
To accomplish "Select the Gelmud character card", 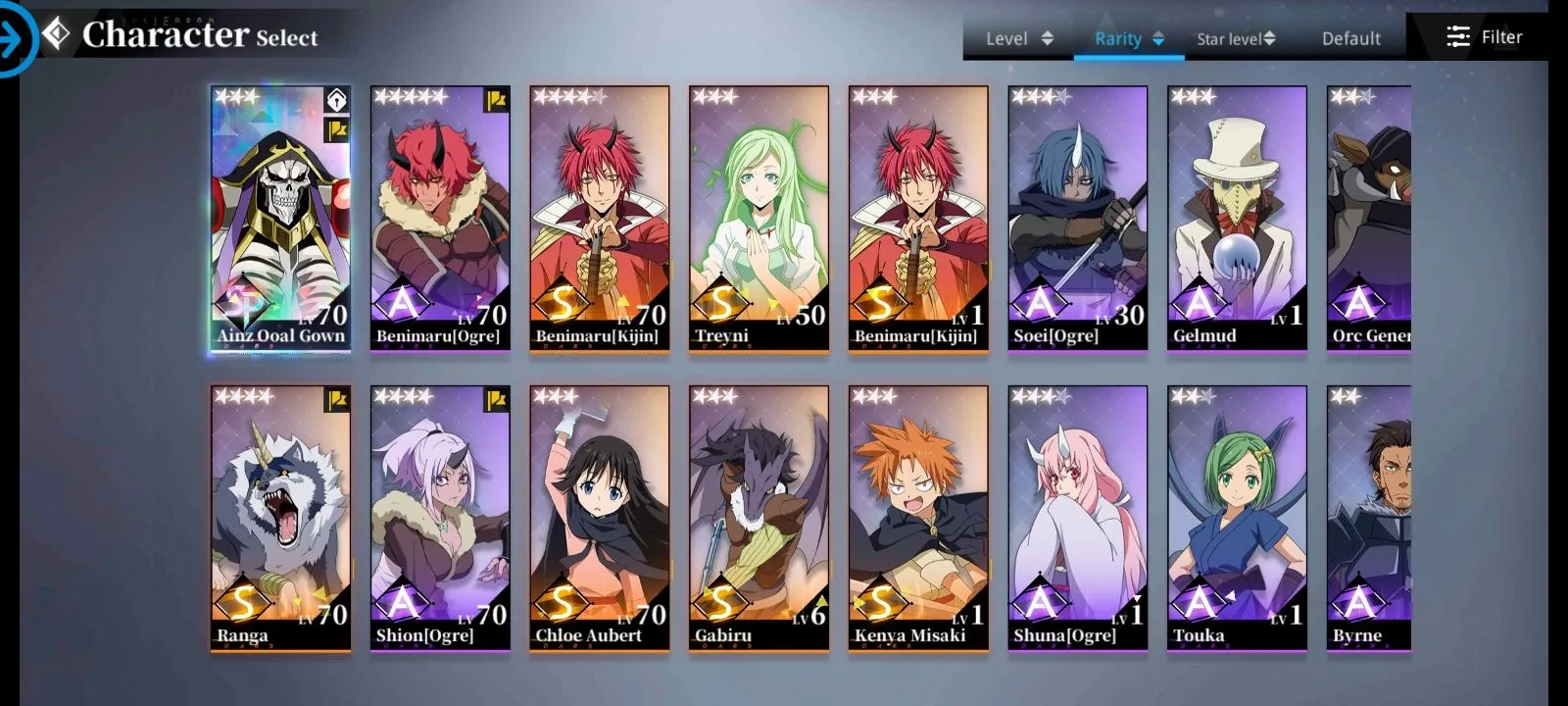I will [1237, 218].
